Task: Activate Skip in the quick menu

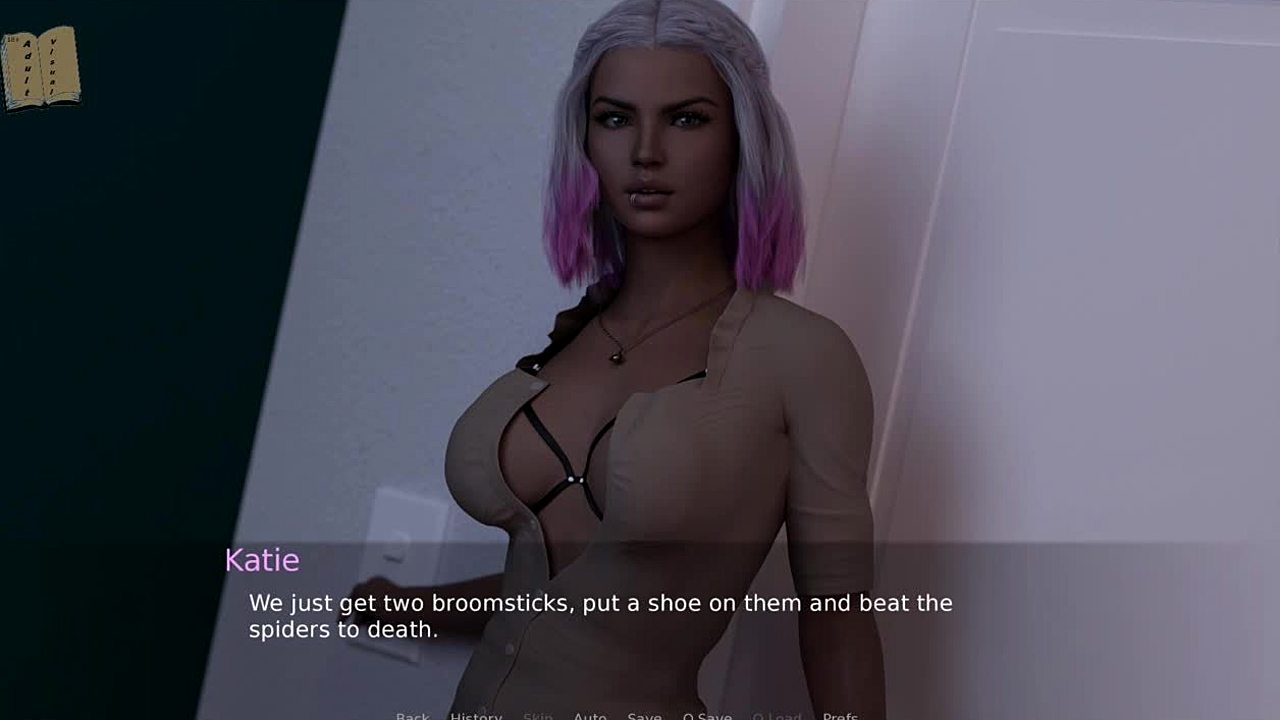Action: 538,716
